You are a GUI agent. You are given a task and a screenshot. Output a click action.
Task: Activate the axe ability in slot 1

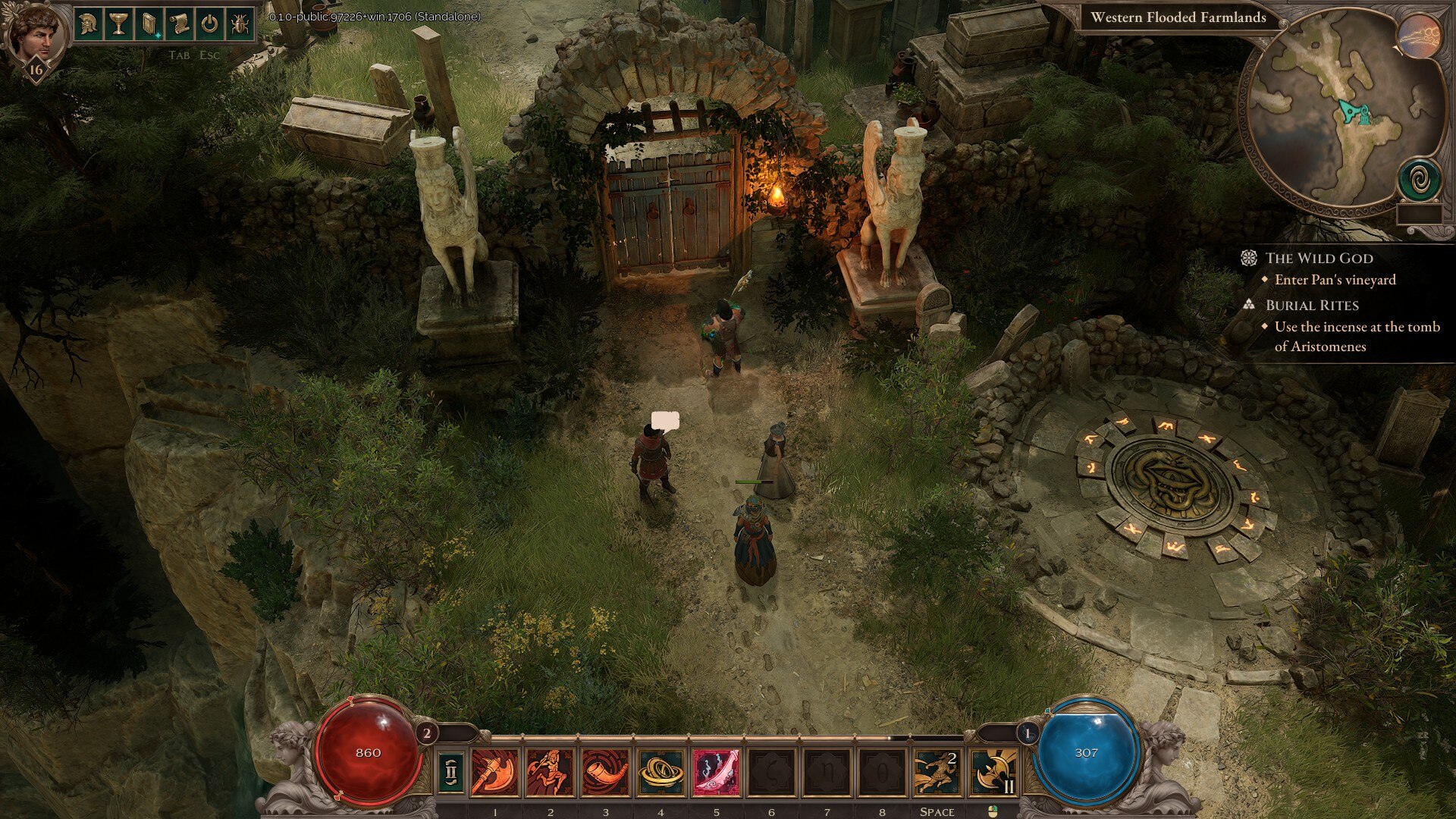[495, 773]
